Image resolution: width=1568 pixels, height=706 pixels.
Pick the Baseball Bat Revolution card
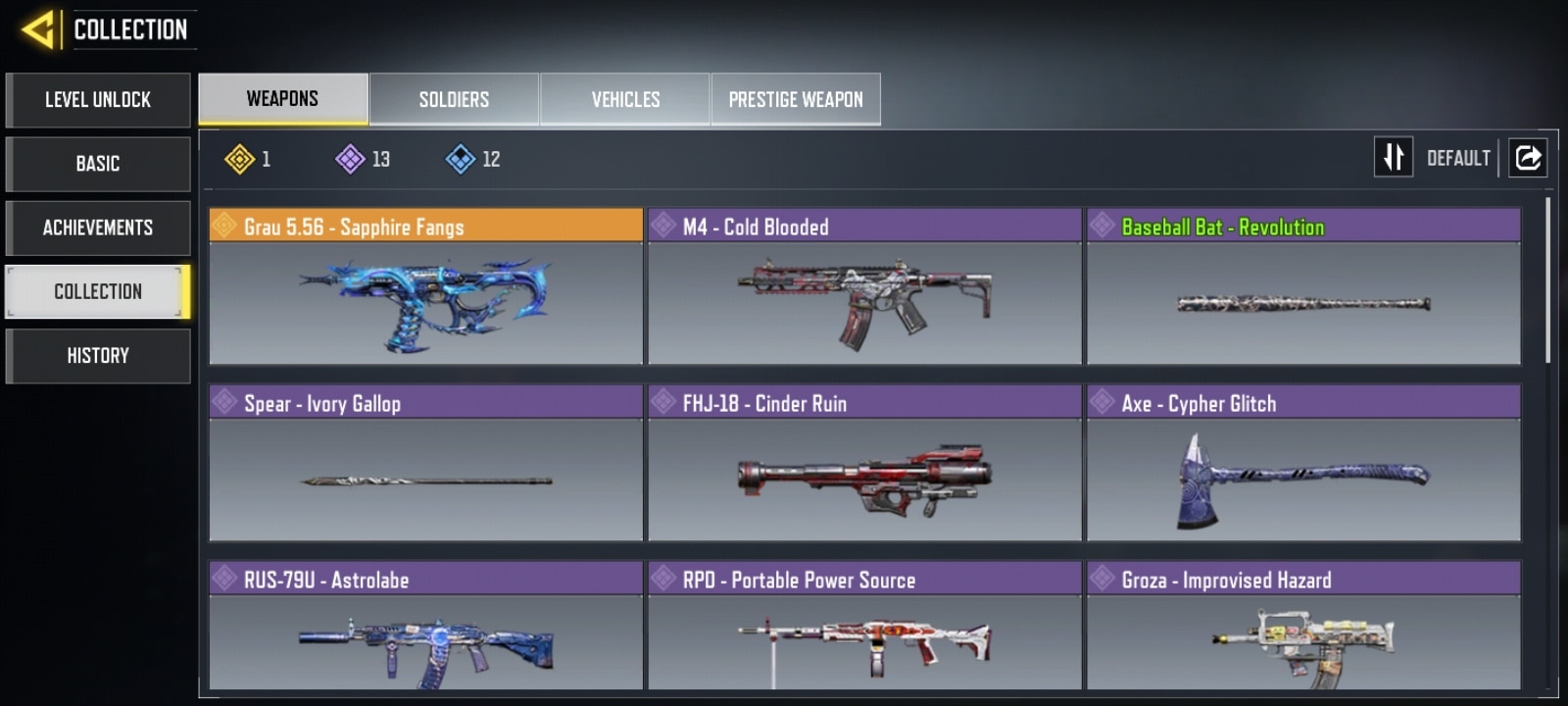1303,286
